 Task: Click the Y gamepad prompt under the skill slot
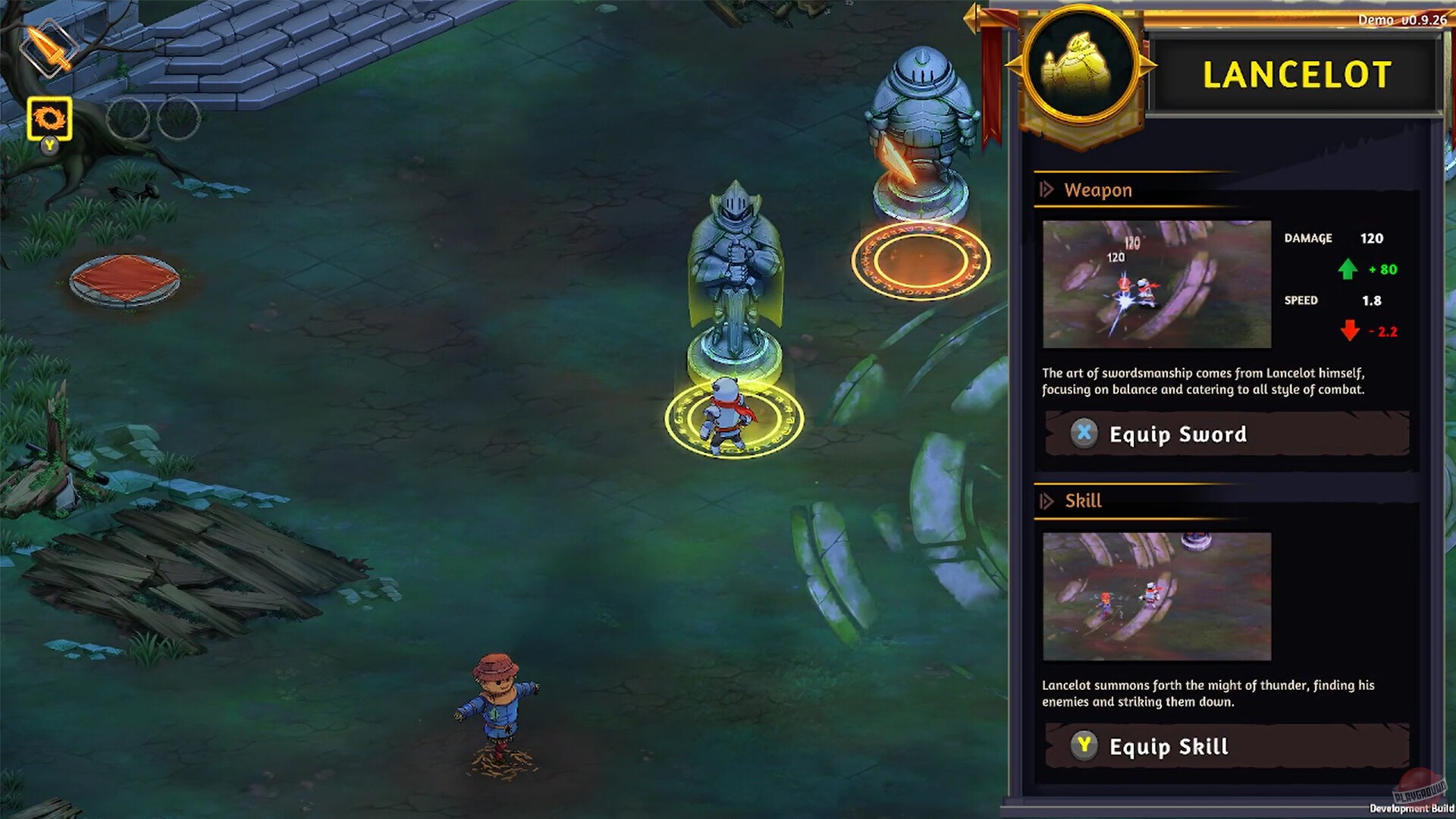tap(51, 145)
